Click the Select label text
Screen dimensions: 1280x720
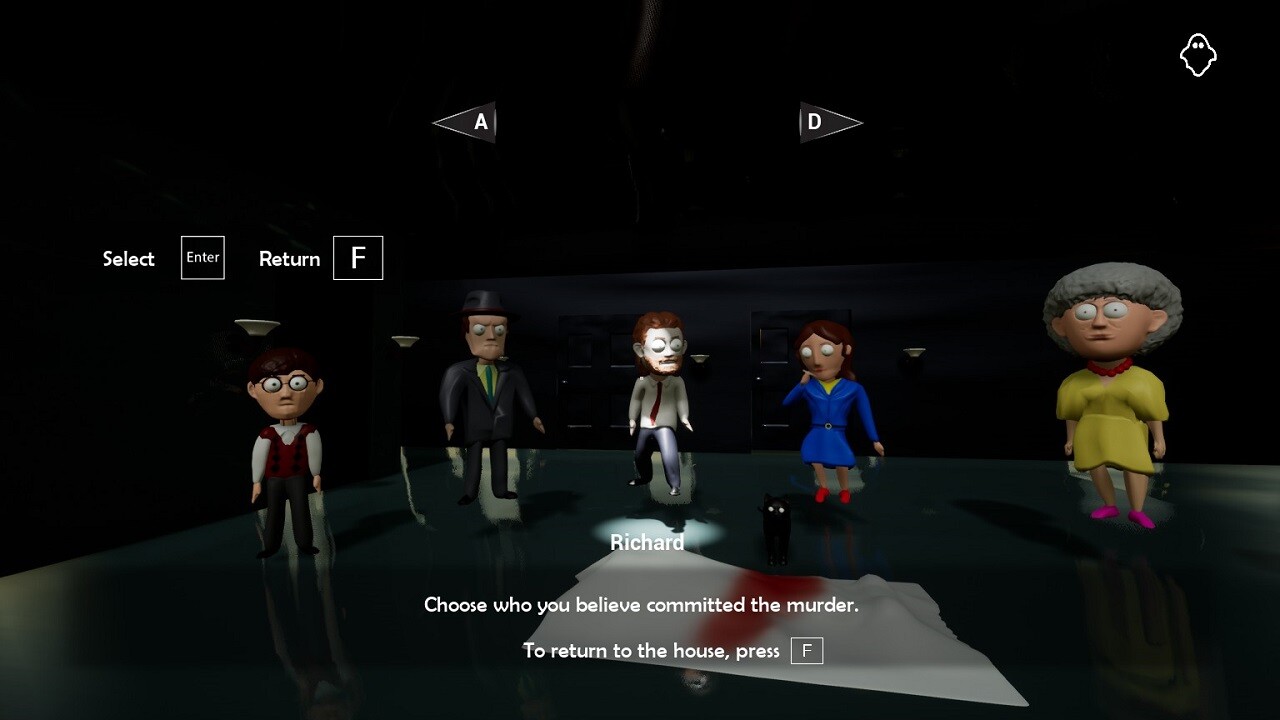click(128, 258)
